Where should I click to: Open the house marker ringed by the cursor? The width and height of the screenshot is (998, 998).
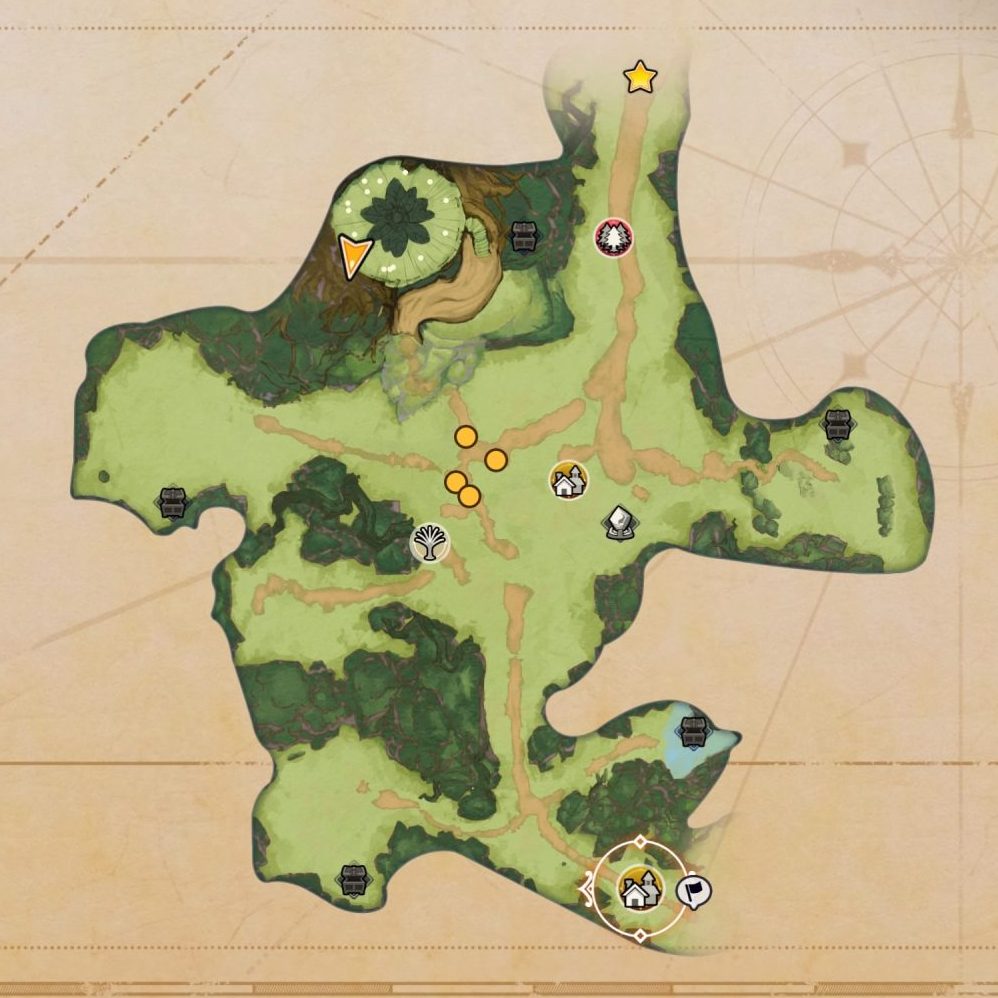point(639,888)
